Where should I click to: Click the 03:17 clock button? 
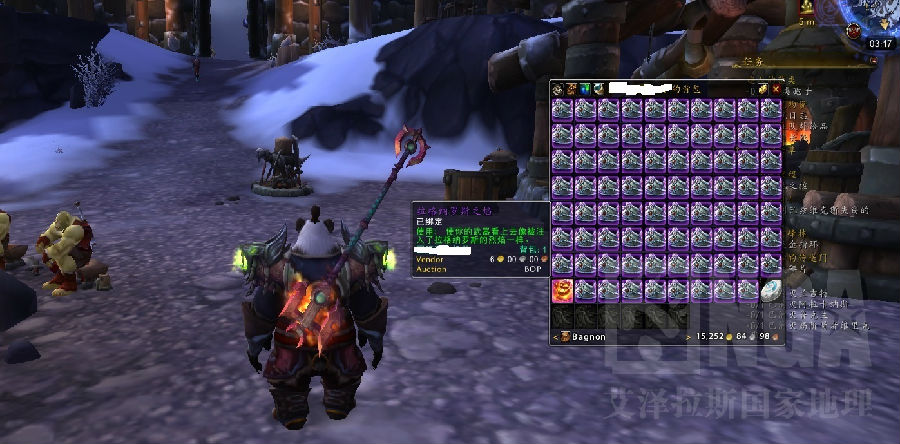coord(881,44)
